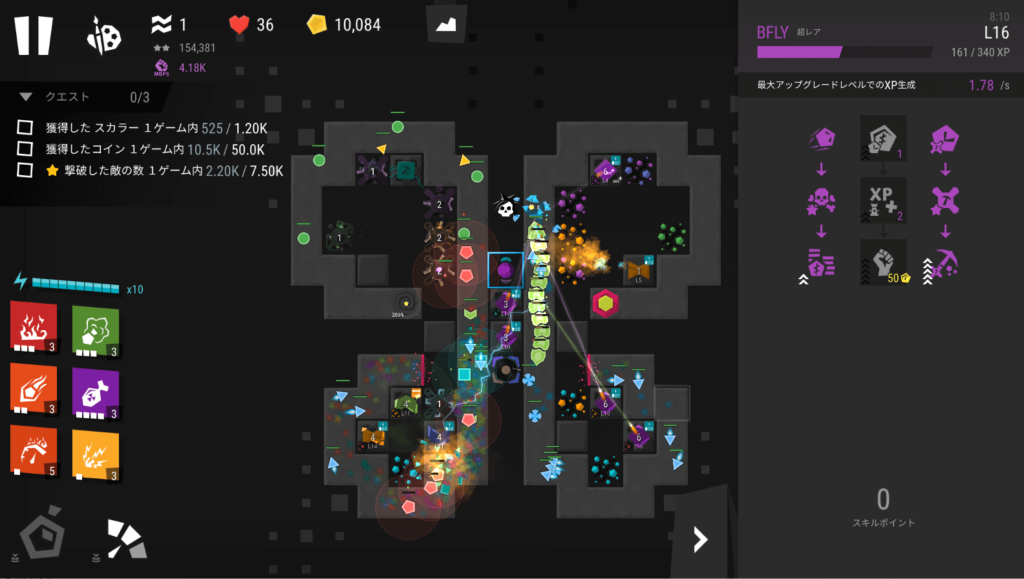Trigger the purple nuke bomb ability

click(x=95, y=389)
